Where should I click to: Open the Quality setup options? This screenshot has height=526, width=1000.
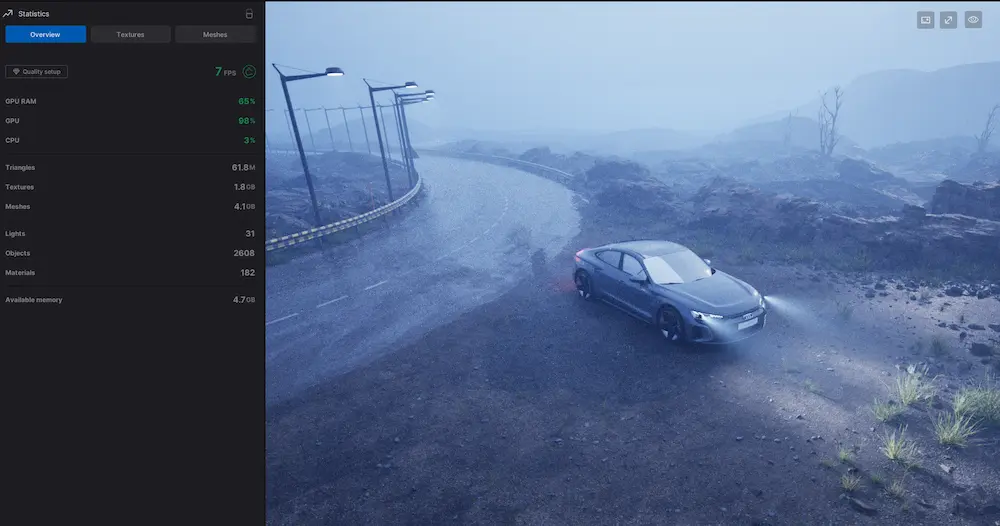(36, 72)
